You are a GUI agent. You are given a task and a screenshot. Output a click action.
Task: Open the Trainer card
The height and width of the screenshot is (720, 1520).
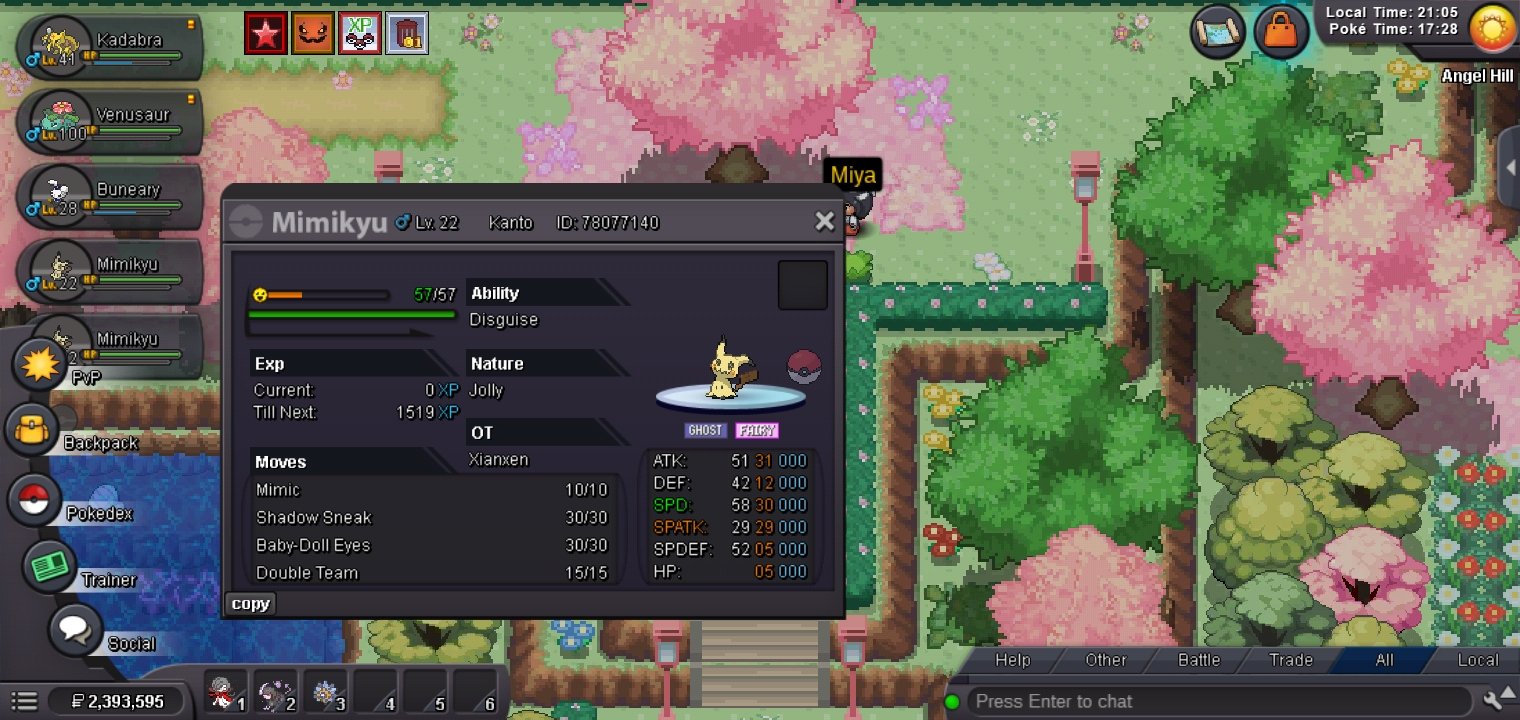coord(50,567)
